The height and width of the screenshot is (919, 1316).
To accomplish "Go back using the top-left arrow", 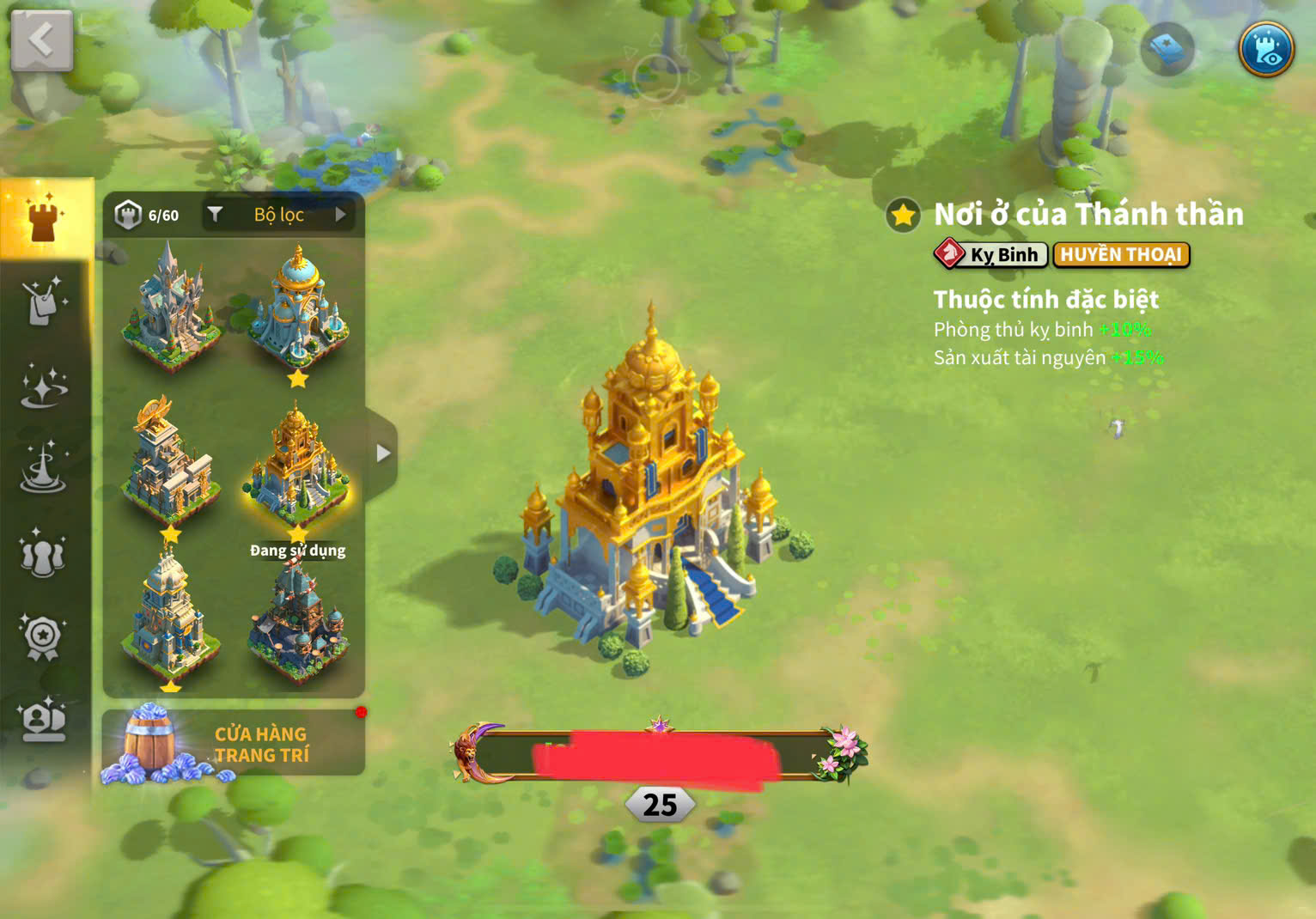I will pos(41,40).
